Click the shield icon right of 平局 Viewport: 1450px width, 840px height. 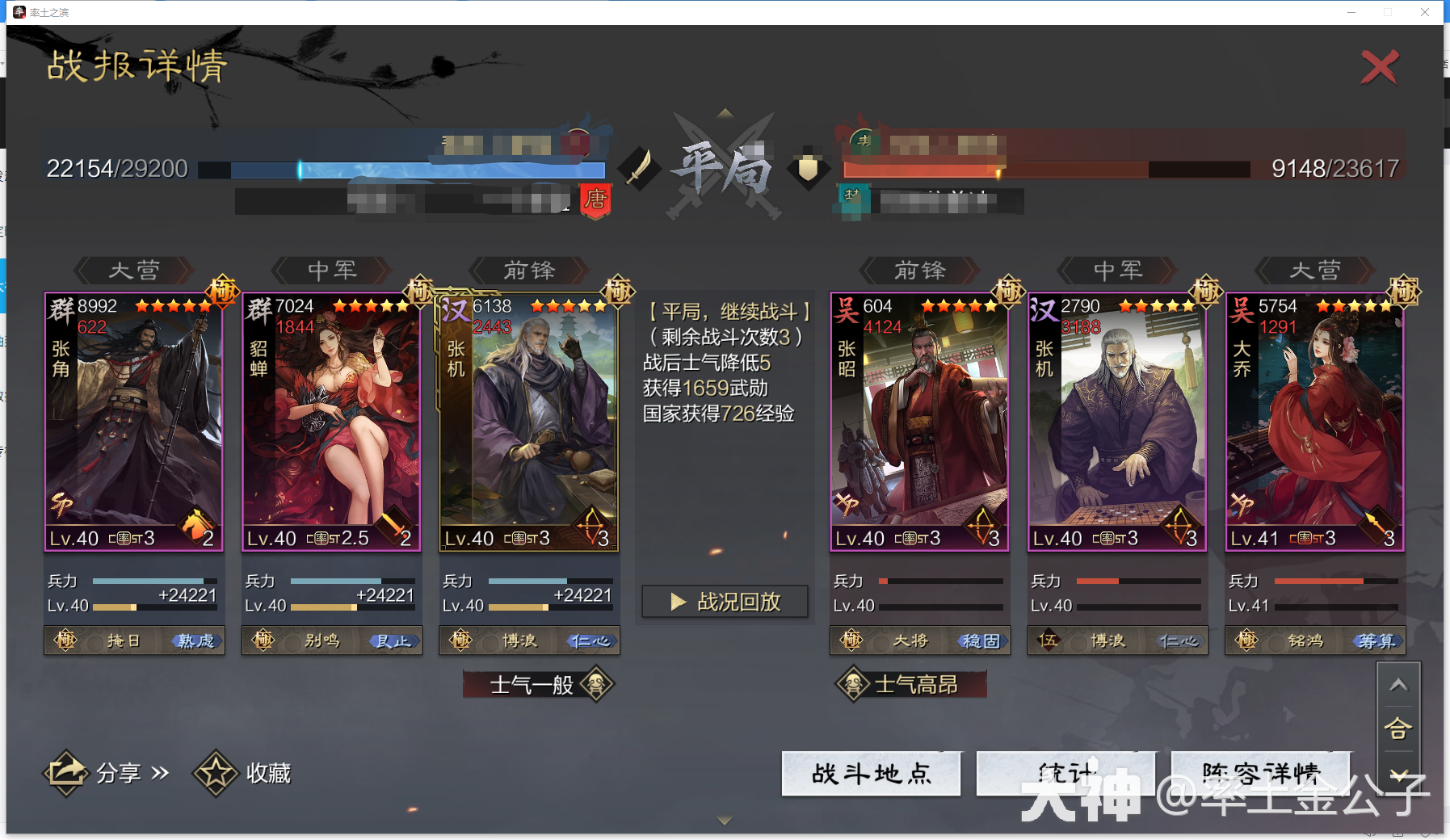click(807, 166)
